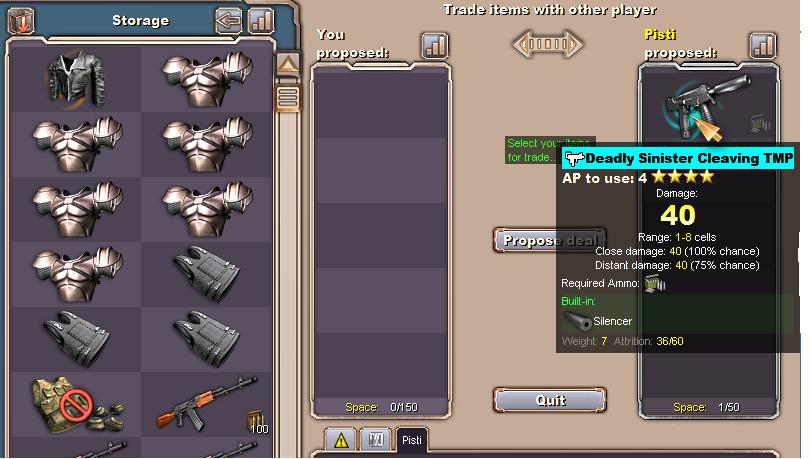Click the Storage scrollbar handle
The height and width of the screenshot is (459, 811).
[288, 97]
